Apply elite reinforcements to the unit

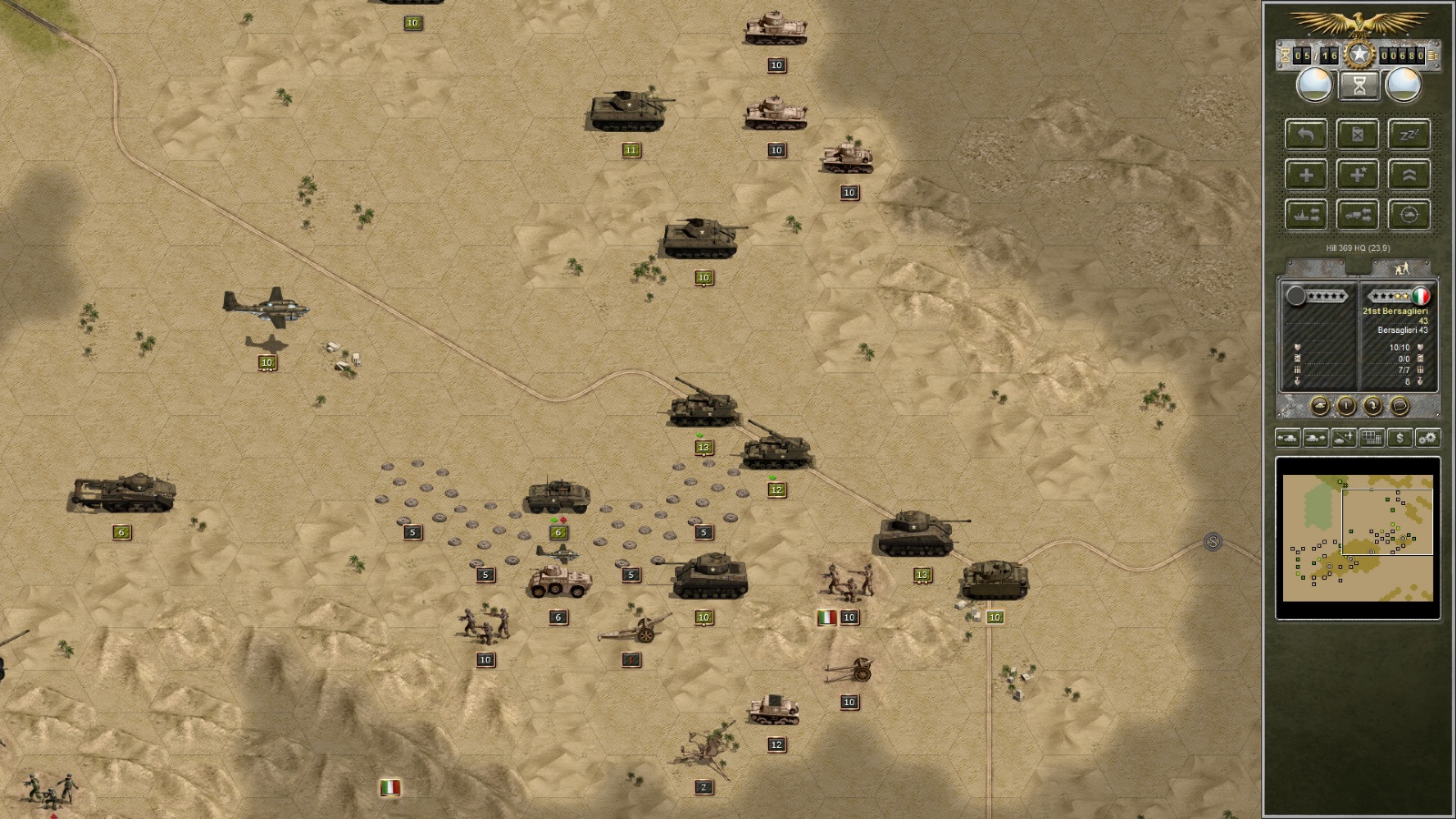click(1358, 175)
